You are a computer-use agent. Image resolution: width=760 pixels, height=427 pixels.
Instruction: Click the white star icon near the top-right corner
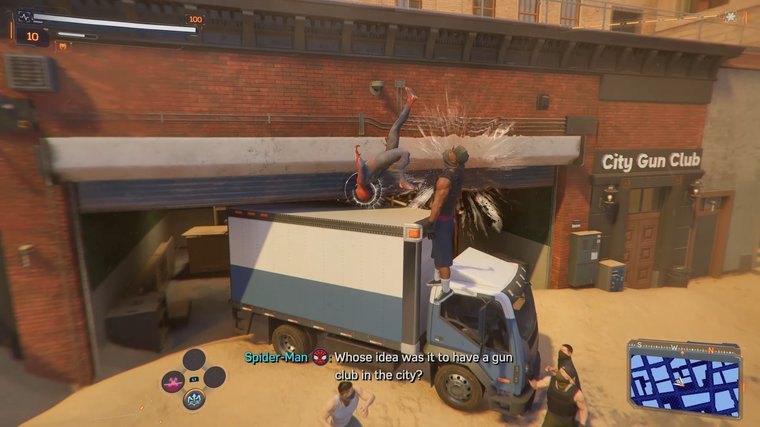pos(731,17)
